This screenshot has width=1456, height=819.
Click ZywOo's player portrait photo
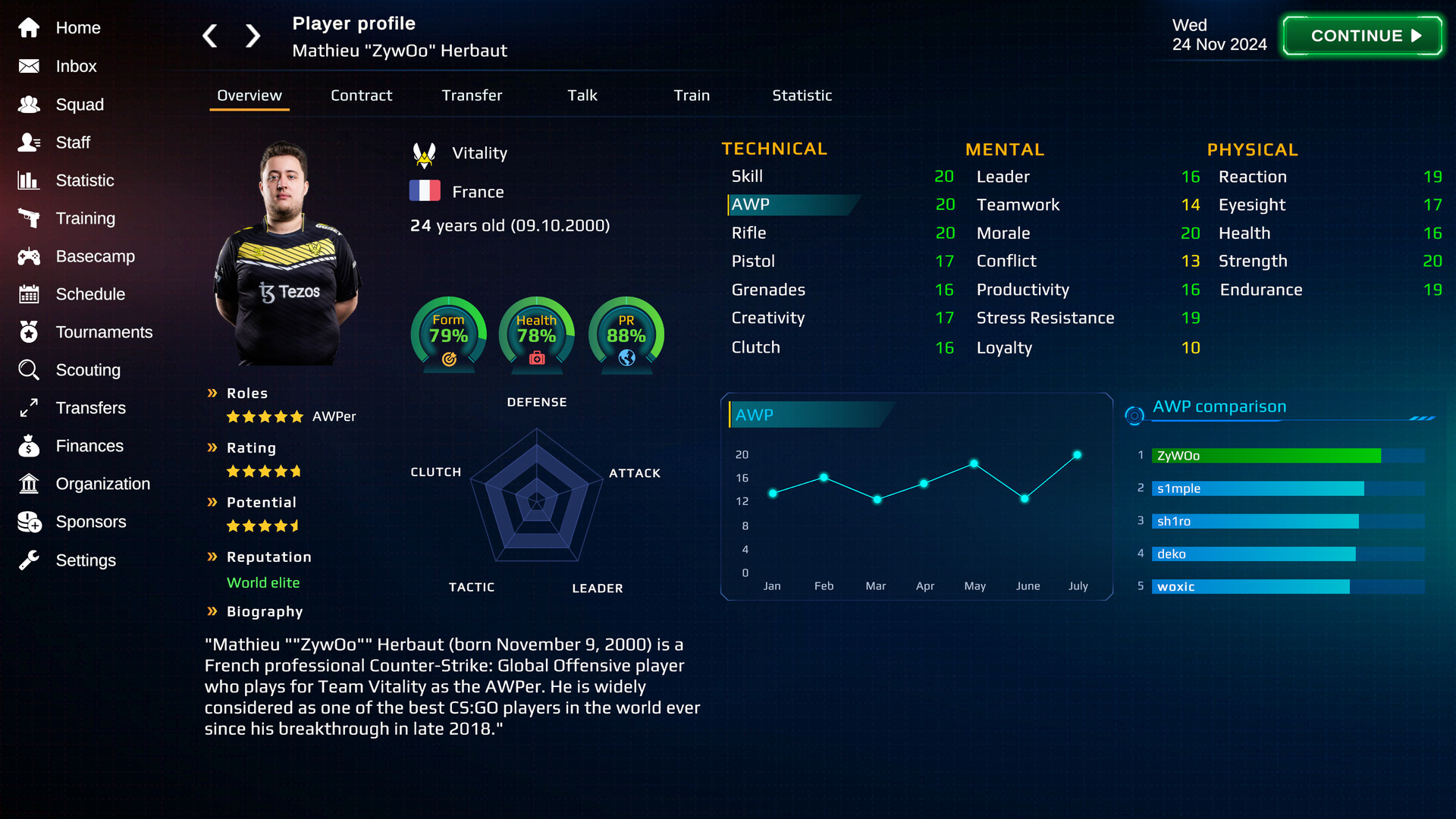click(x=288, y=250)
